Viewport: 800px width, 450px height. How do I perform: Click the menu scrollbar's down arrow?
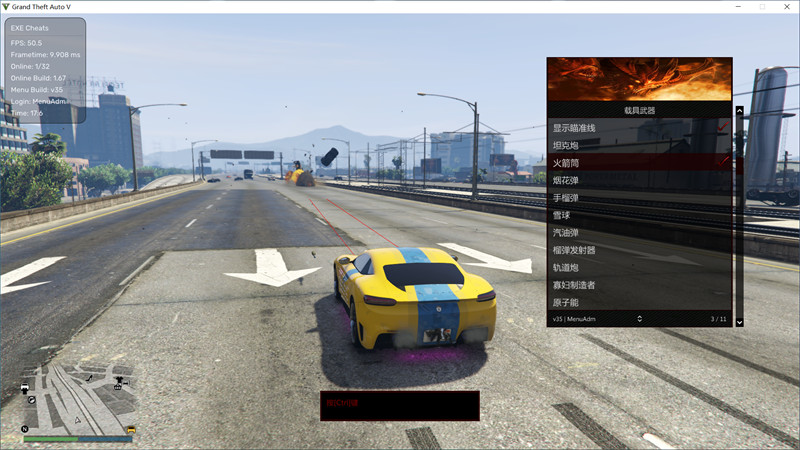click(x=739, y=322)
